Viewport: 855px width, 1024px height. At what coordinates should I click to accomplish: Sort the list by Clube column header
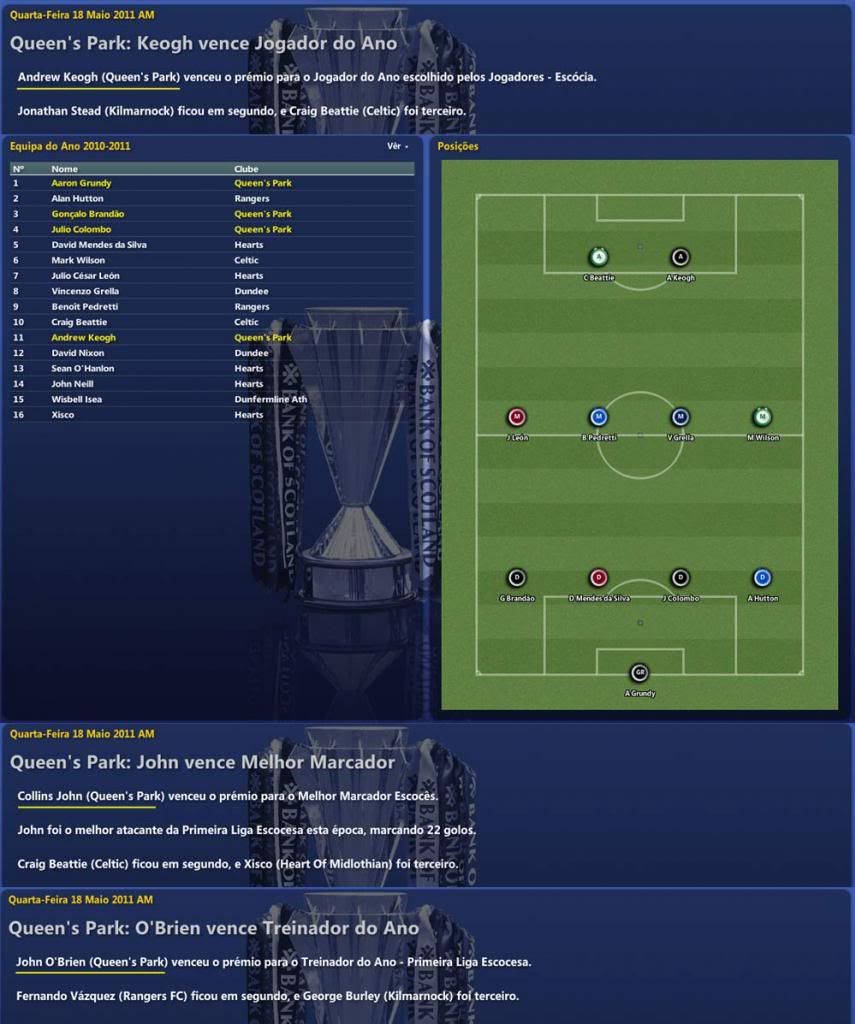click(x=246, y=169)
